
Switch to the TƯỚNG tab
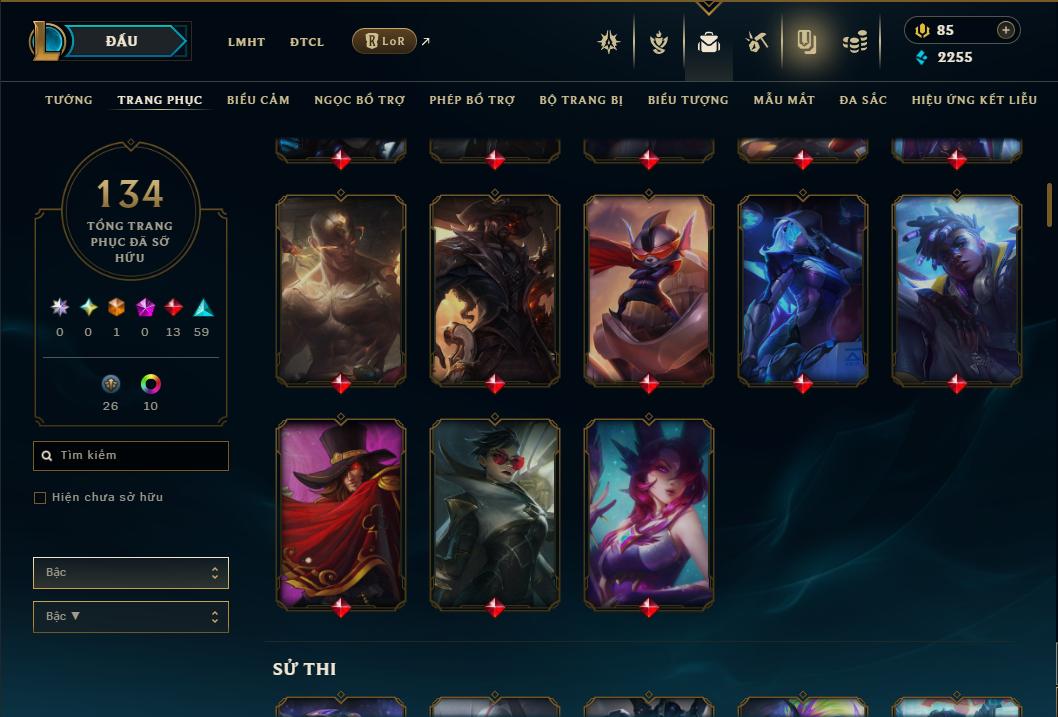[x=69, y=100]
